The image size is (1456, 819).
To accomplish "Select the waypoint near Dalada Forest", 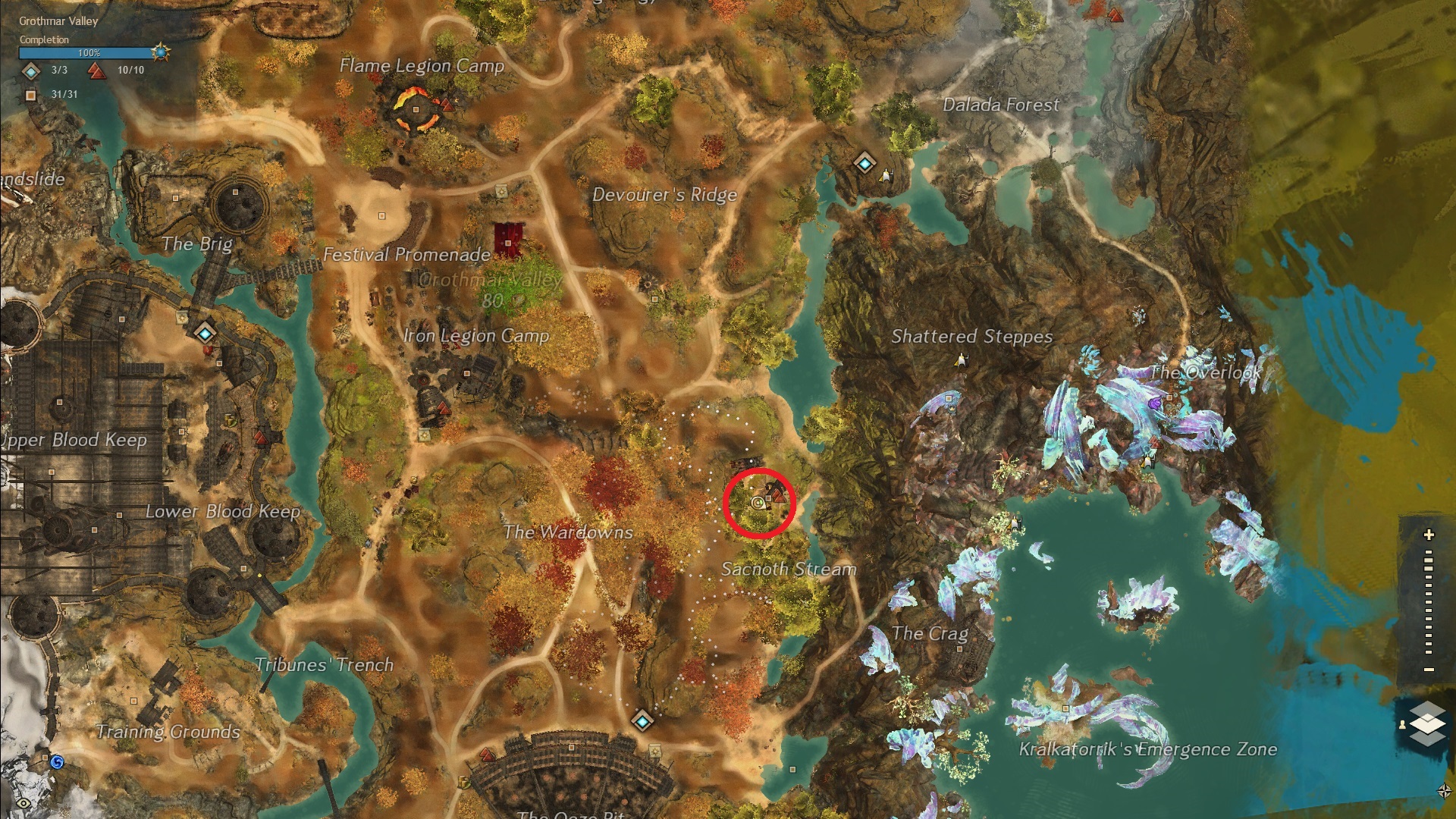I will [864, 162].
